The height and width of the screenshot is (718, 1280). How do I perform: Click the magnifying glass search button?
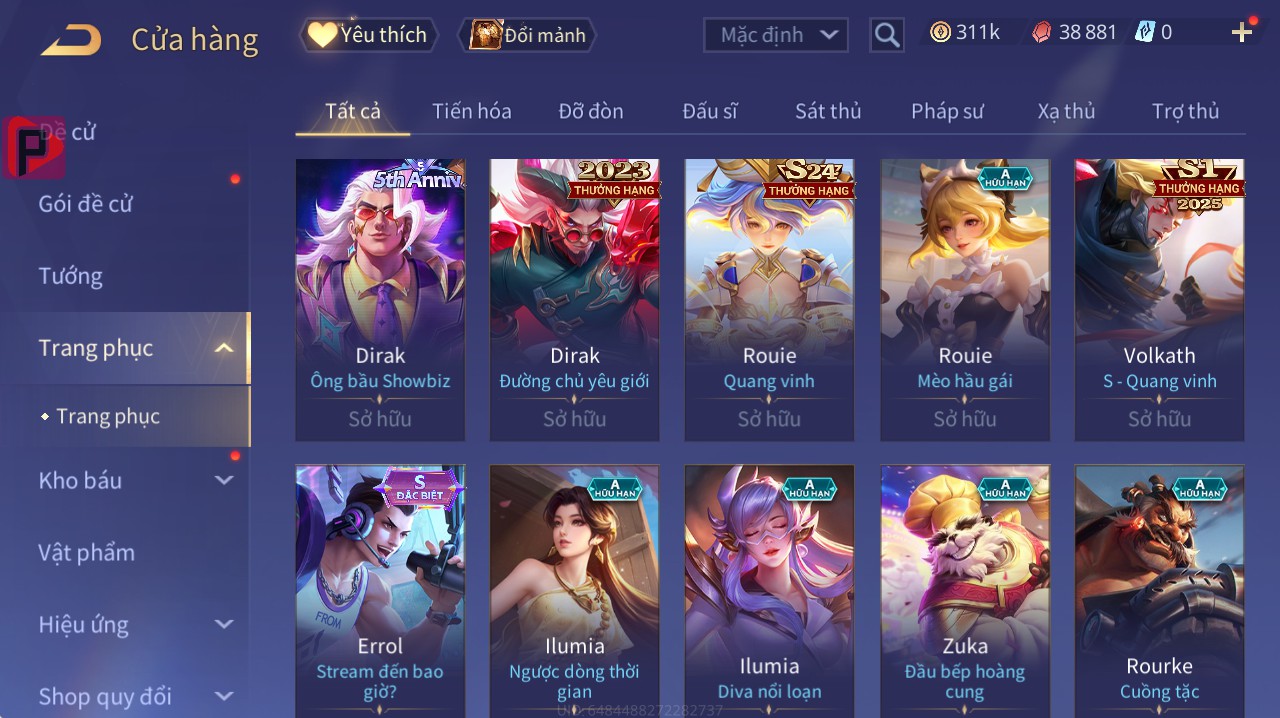click(x=887, y=35)
